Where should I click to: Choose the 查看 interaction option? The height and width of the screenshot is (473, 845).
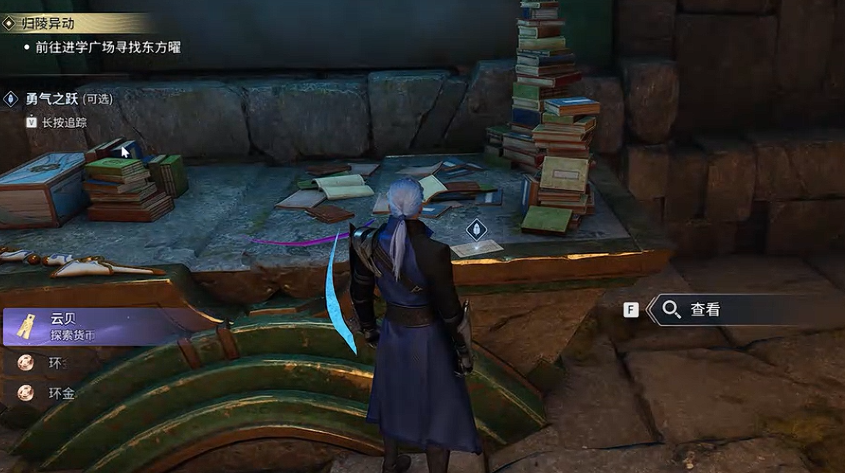(x=704, y=310)
